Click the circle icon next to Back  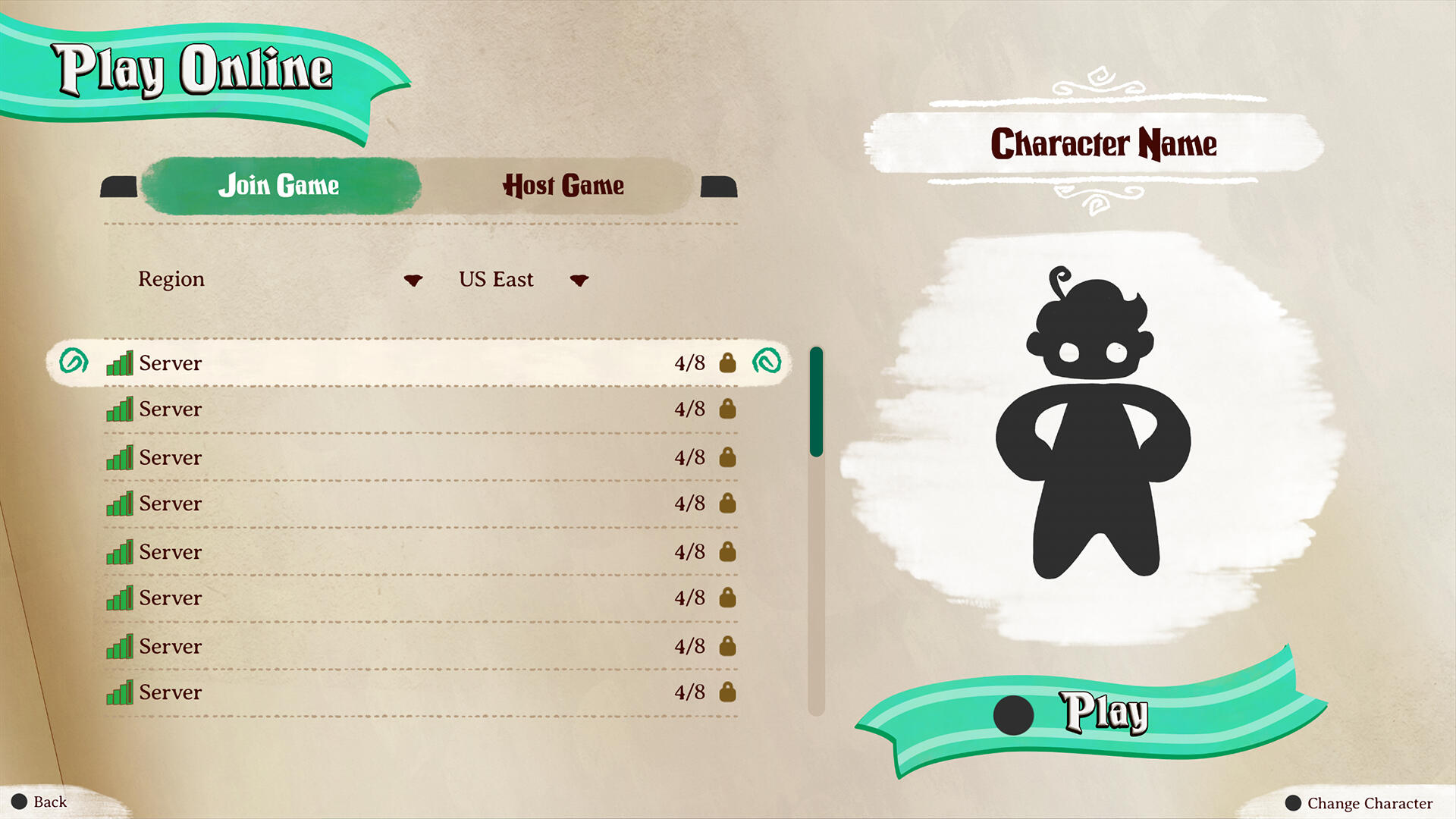click(19, 801)
